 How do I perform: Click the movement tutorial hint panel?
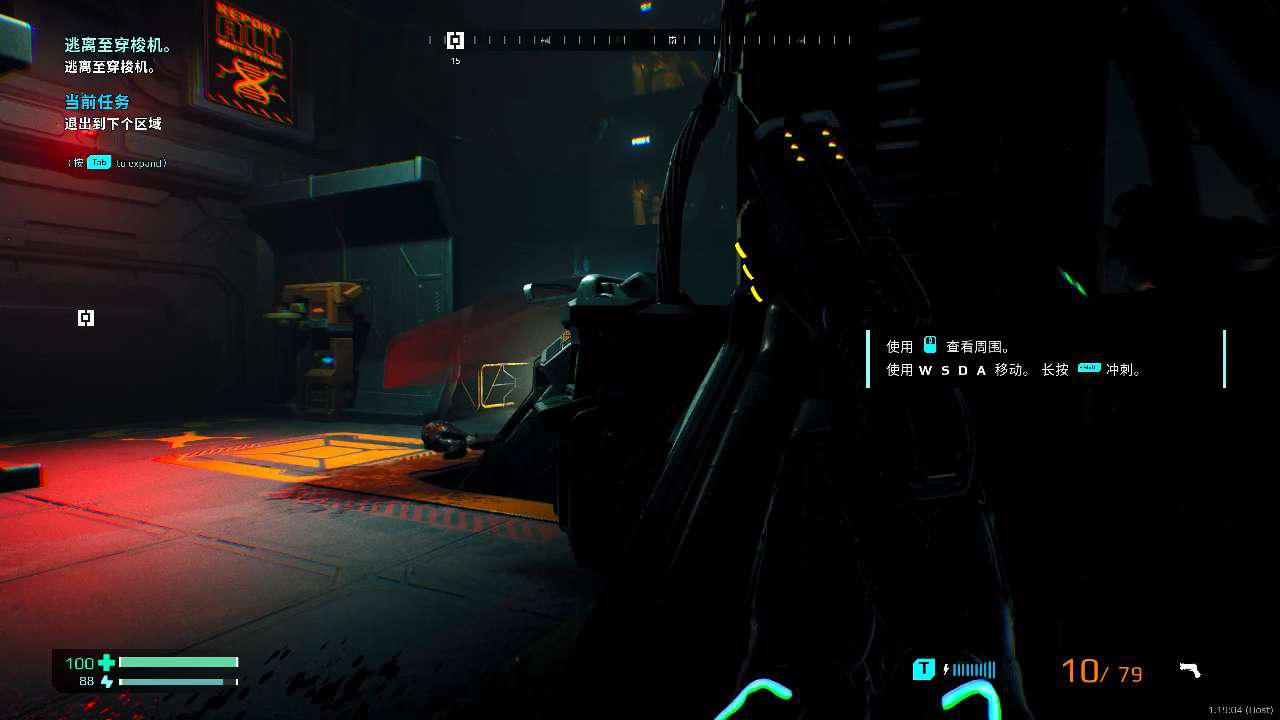pos(1045,358)
